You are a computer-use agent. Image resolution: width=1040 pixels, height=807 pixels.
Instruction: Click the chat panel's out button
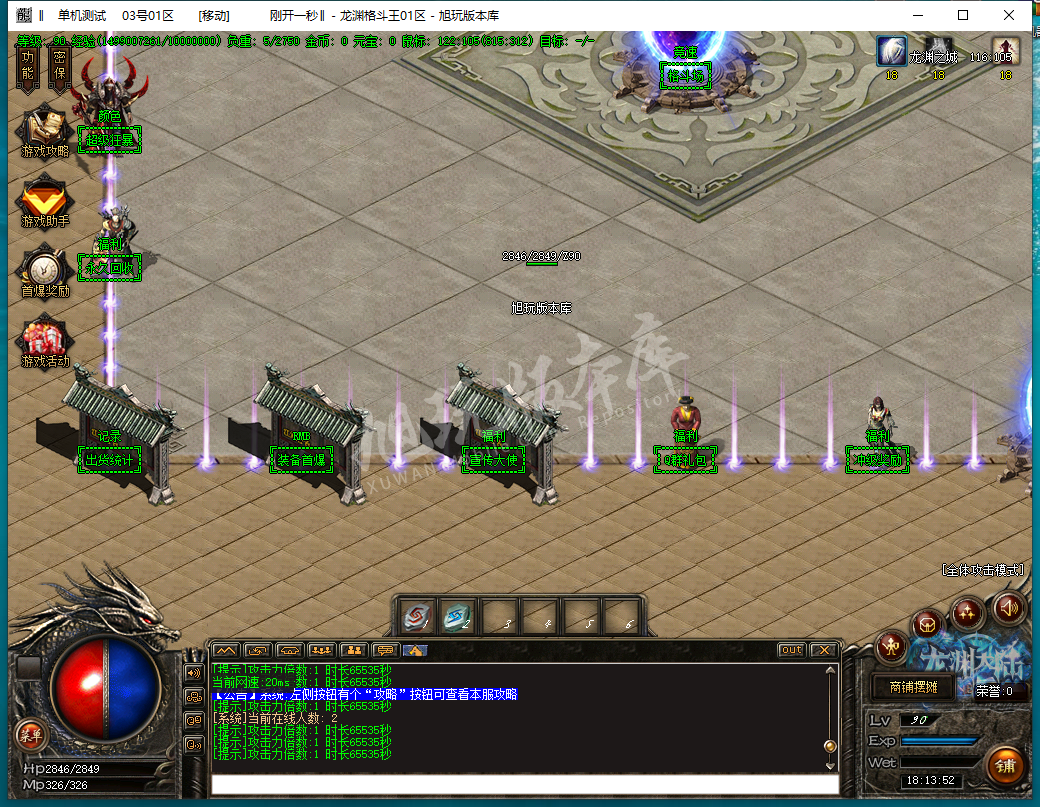click(x=791, y=650)
